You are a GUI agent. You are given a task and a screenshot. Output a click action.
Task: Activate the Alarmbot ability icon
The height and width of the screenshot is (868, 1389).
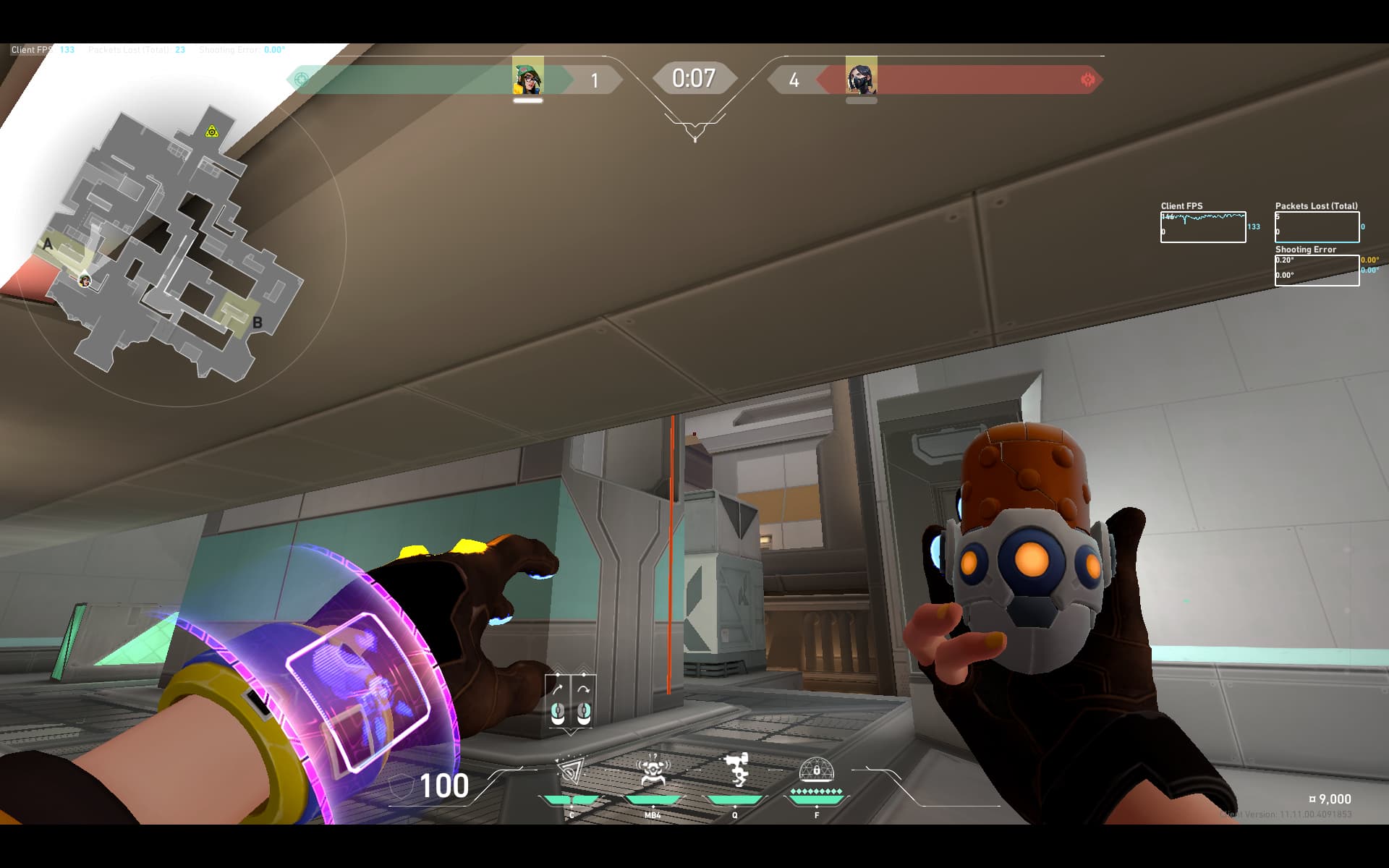652,771
